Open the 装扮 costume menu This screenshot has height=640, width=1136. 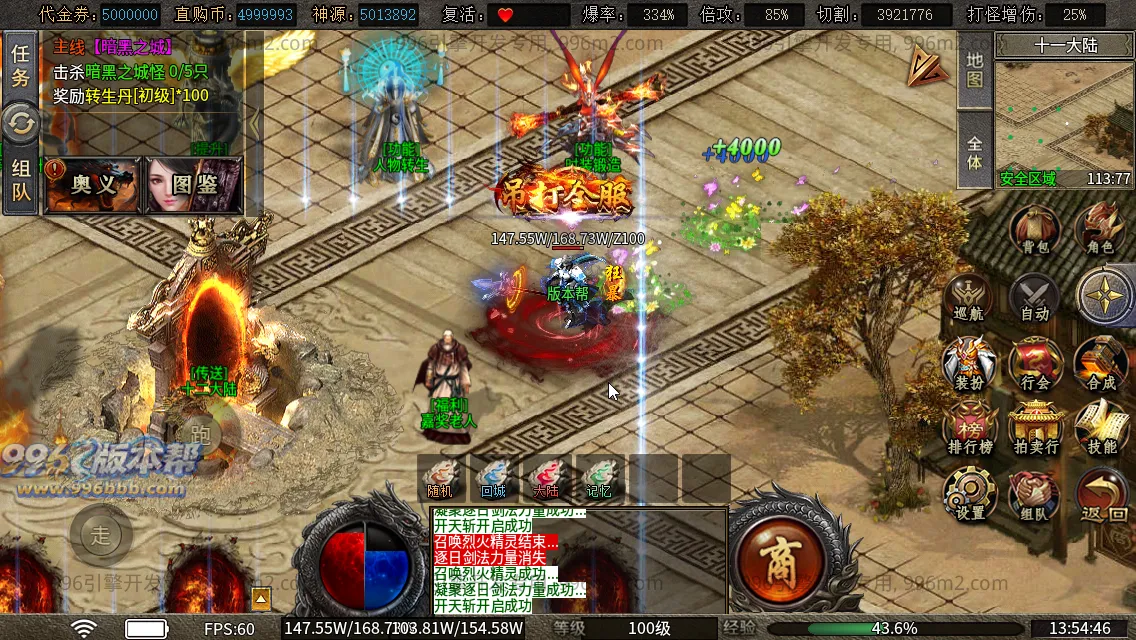[x=969, y=365]
